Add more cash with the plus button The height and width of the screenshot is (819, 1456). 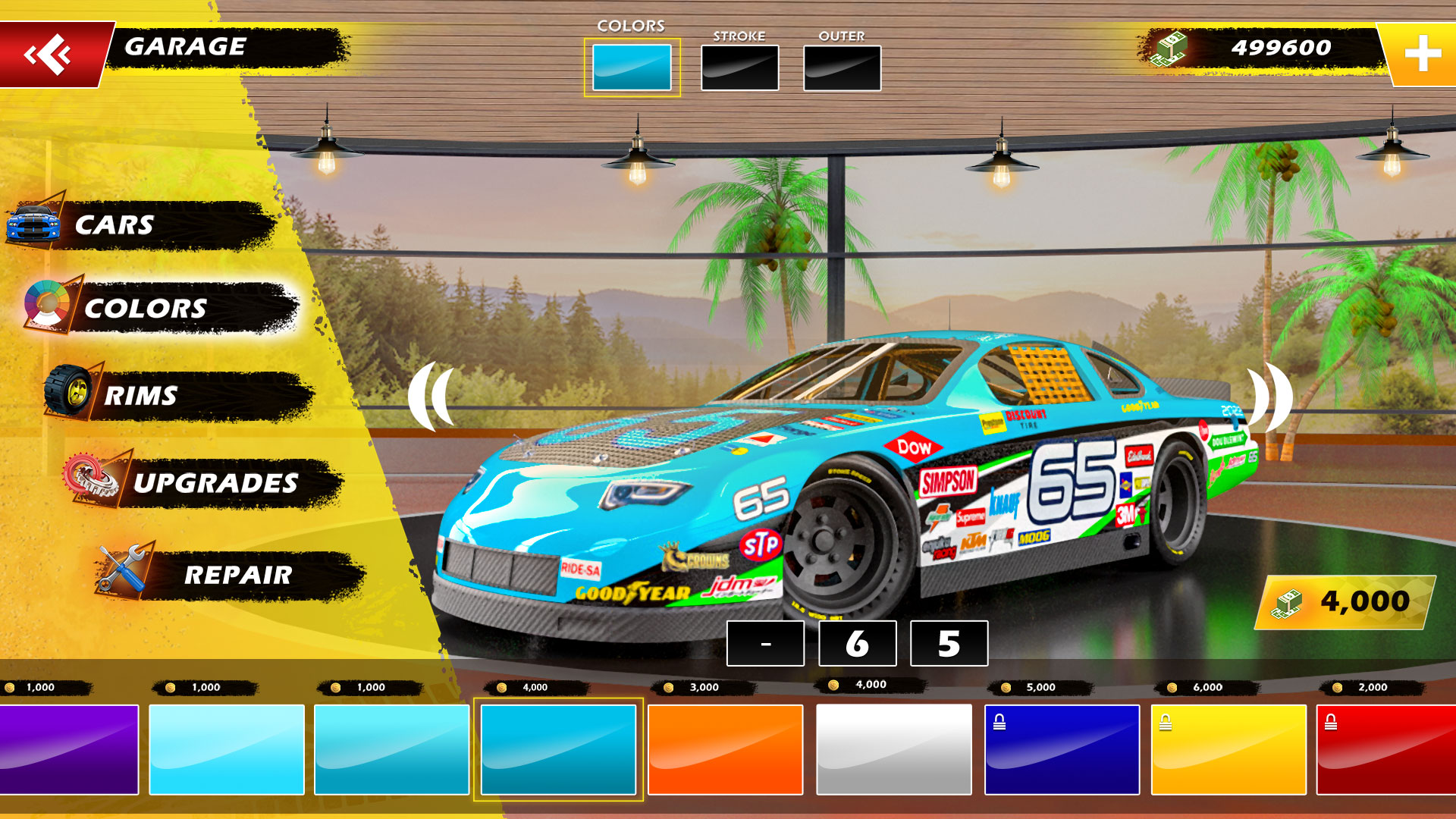[1423, 54]
